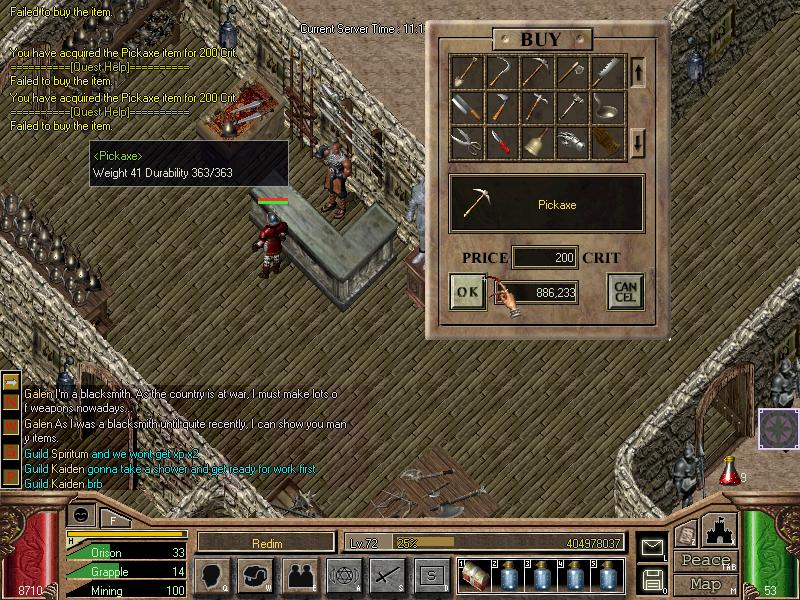
Task: Open the character head panel button
Action: (213, 574)
